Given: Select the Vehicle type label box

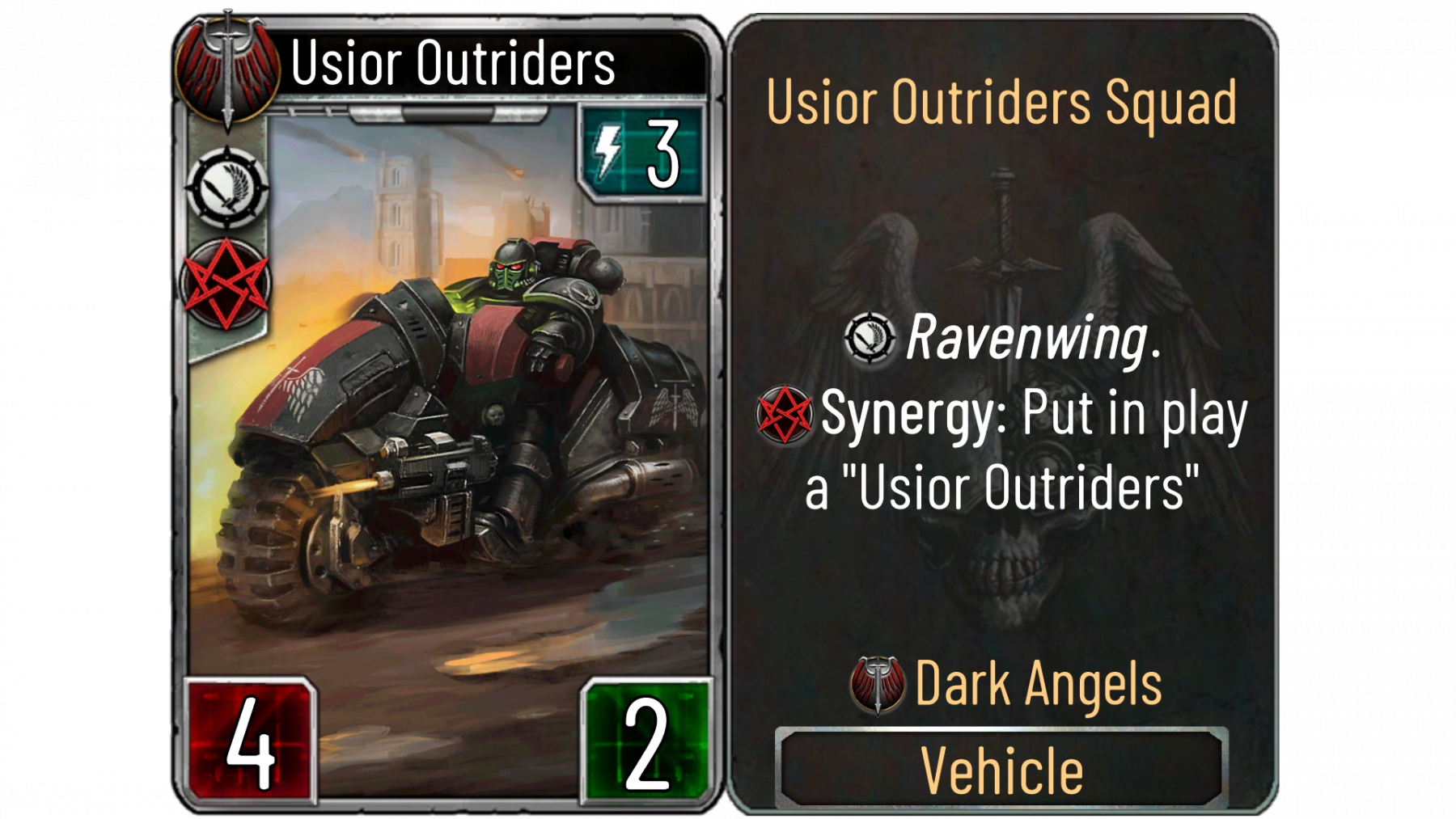Looking at the screenshot, I should tap(1001, 769).
